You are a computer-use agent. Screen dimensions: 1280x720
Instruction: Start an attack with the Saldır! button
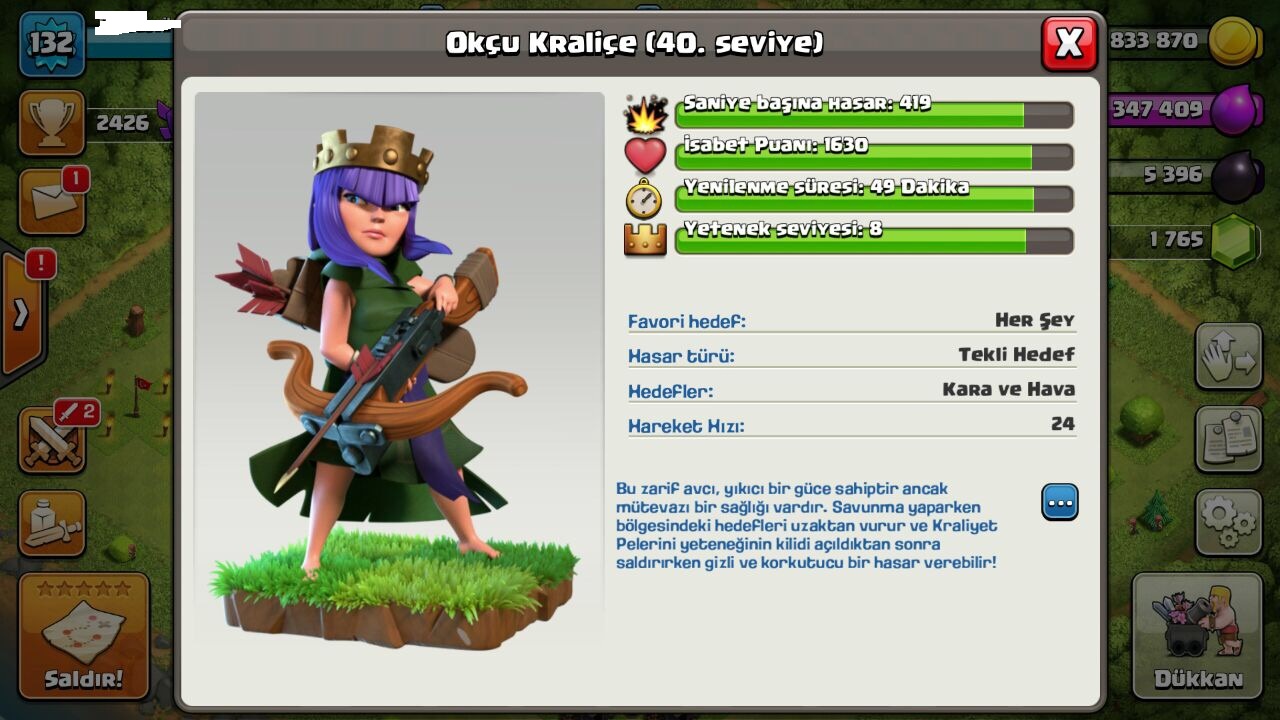[84, 636]
